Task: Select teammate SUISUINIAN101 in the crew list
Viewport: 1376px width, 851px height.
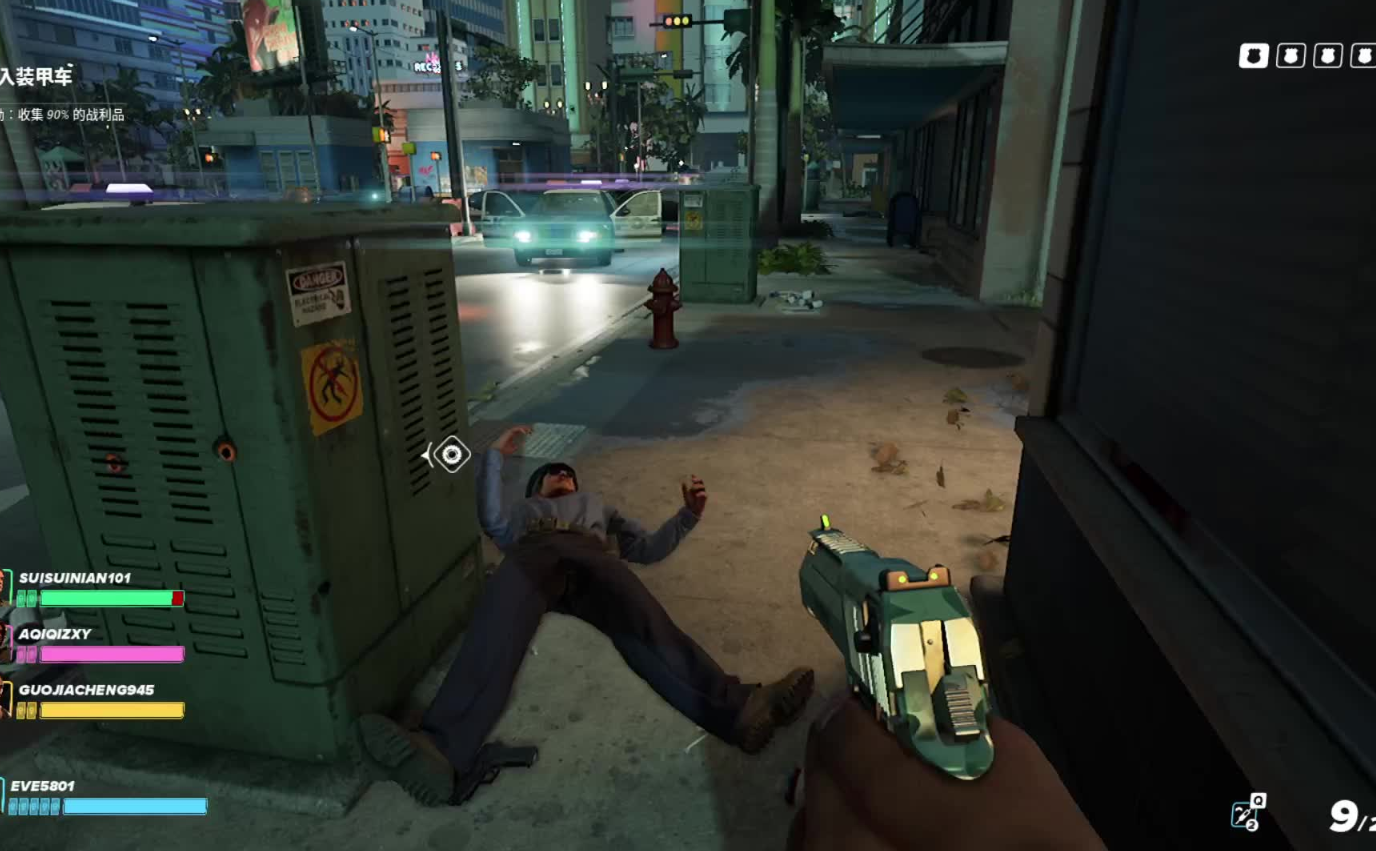Action: 75,578
